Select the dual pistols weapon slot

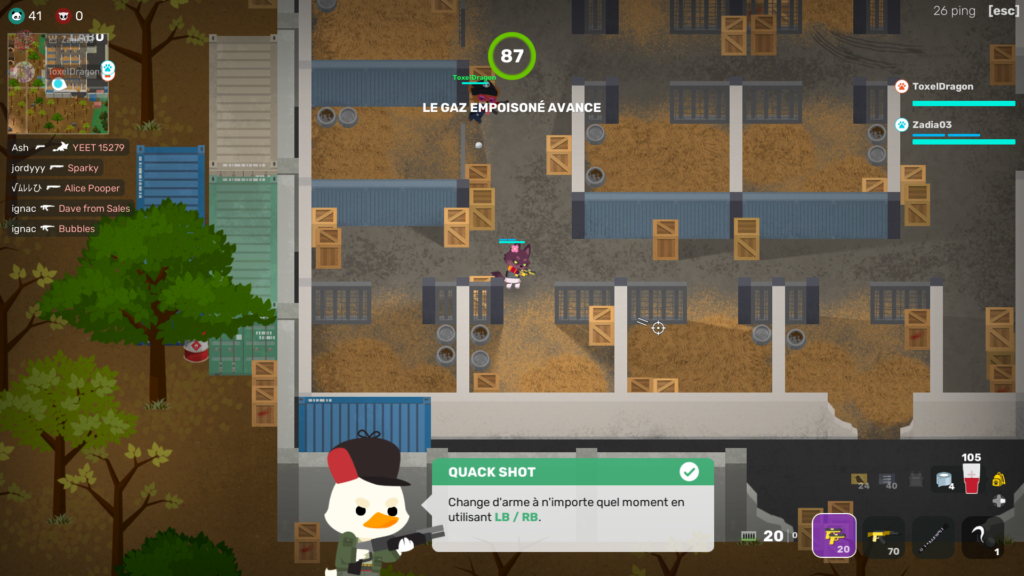(833, 536)
